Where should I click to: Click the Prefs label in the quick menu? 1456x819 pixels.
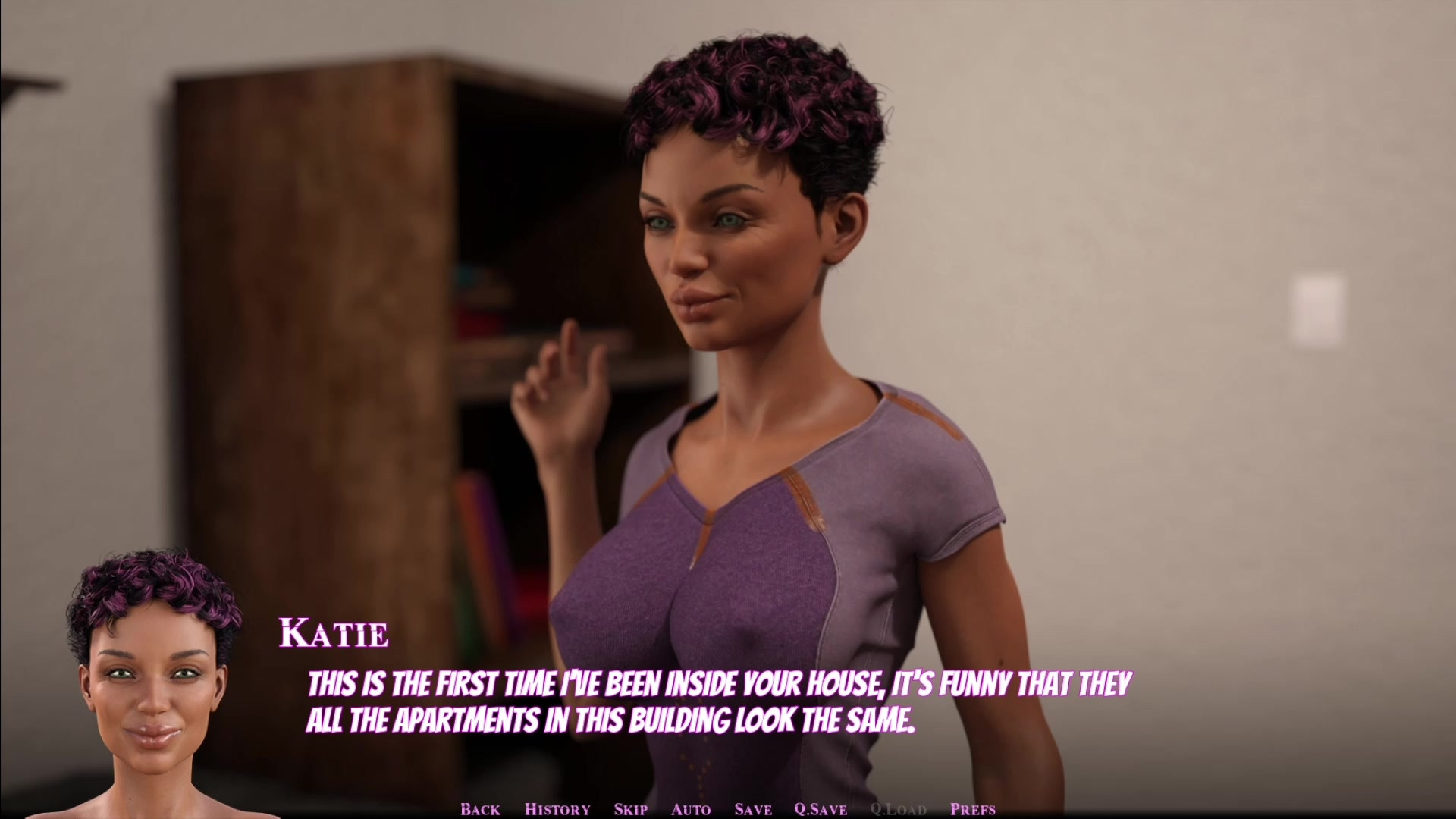[971, 808]
